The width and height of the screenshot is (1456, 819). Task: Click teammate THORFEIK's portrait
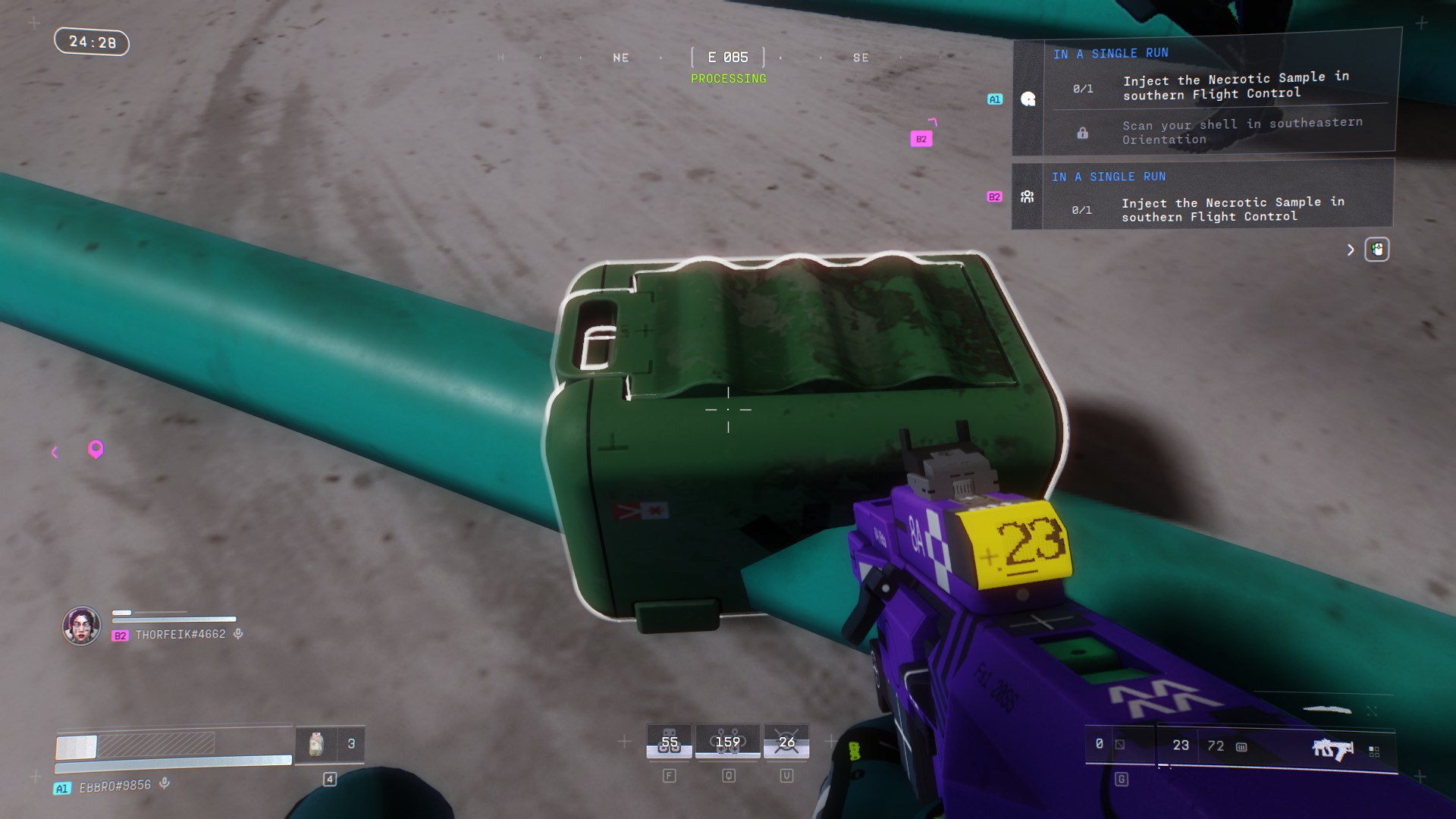pyautogui.click(x=82, y=626)
